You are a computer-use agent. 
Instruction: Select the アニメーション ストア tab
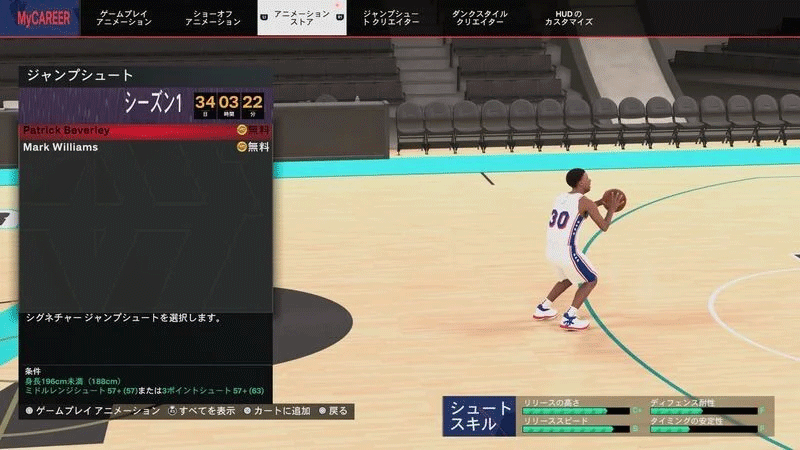click(301, 18)
